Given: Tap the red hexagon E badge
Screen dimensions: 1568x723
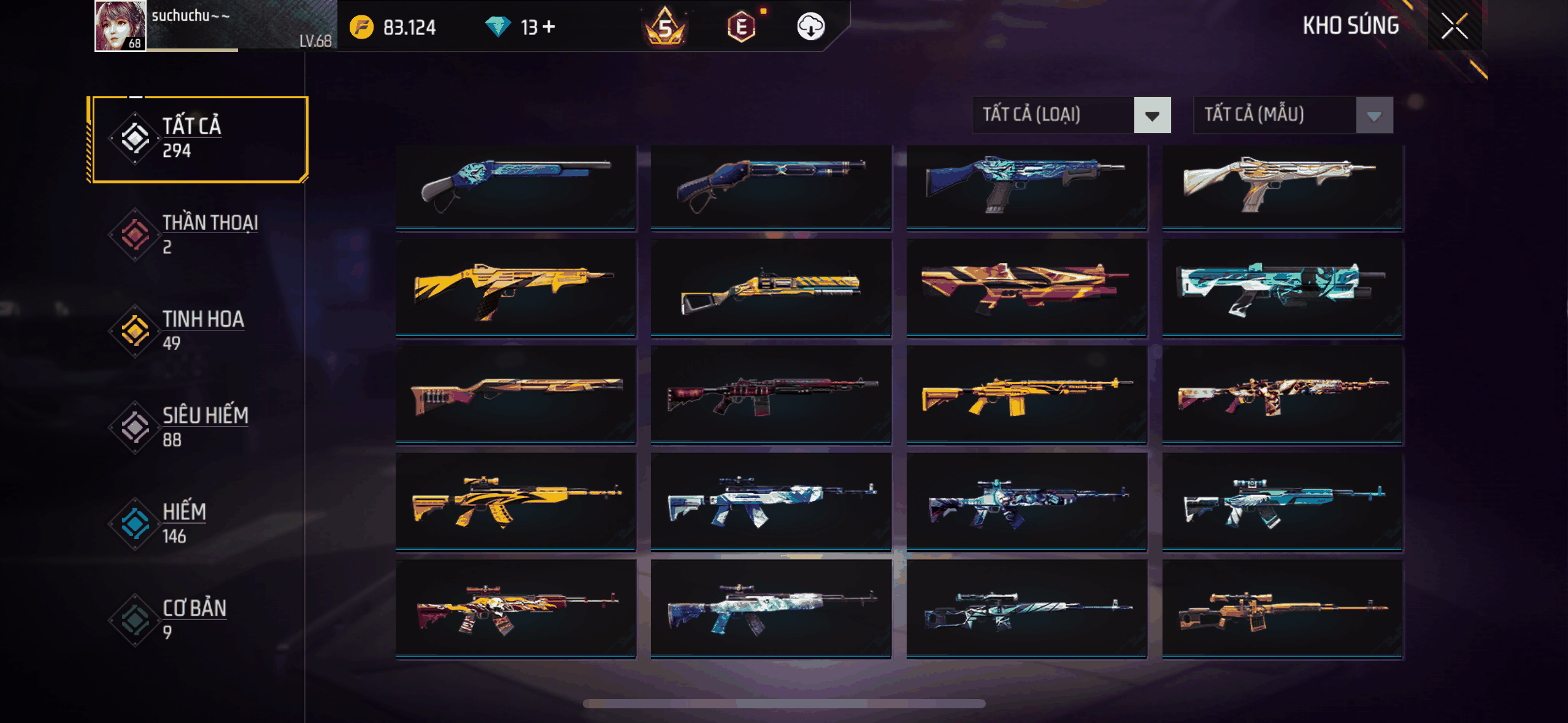Looking at the screenshot, I should pos(741,26).
